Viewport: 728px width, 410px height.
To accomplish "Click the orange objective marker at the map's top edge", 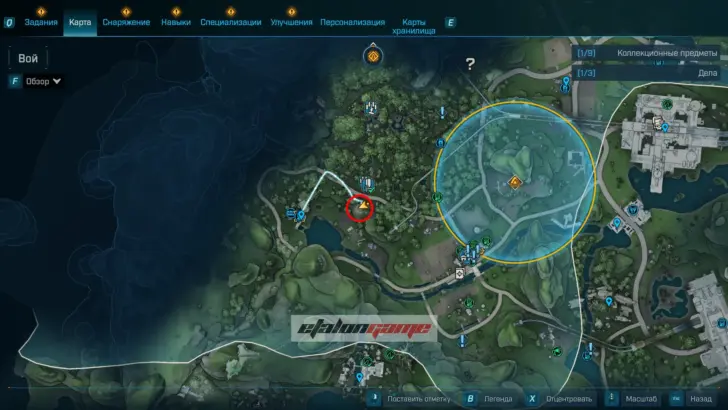I will [x=373, y=56].
